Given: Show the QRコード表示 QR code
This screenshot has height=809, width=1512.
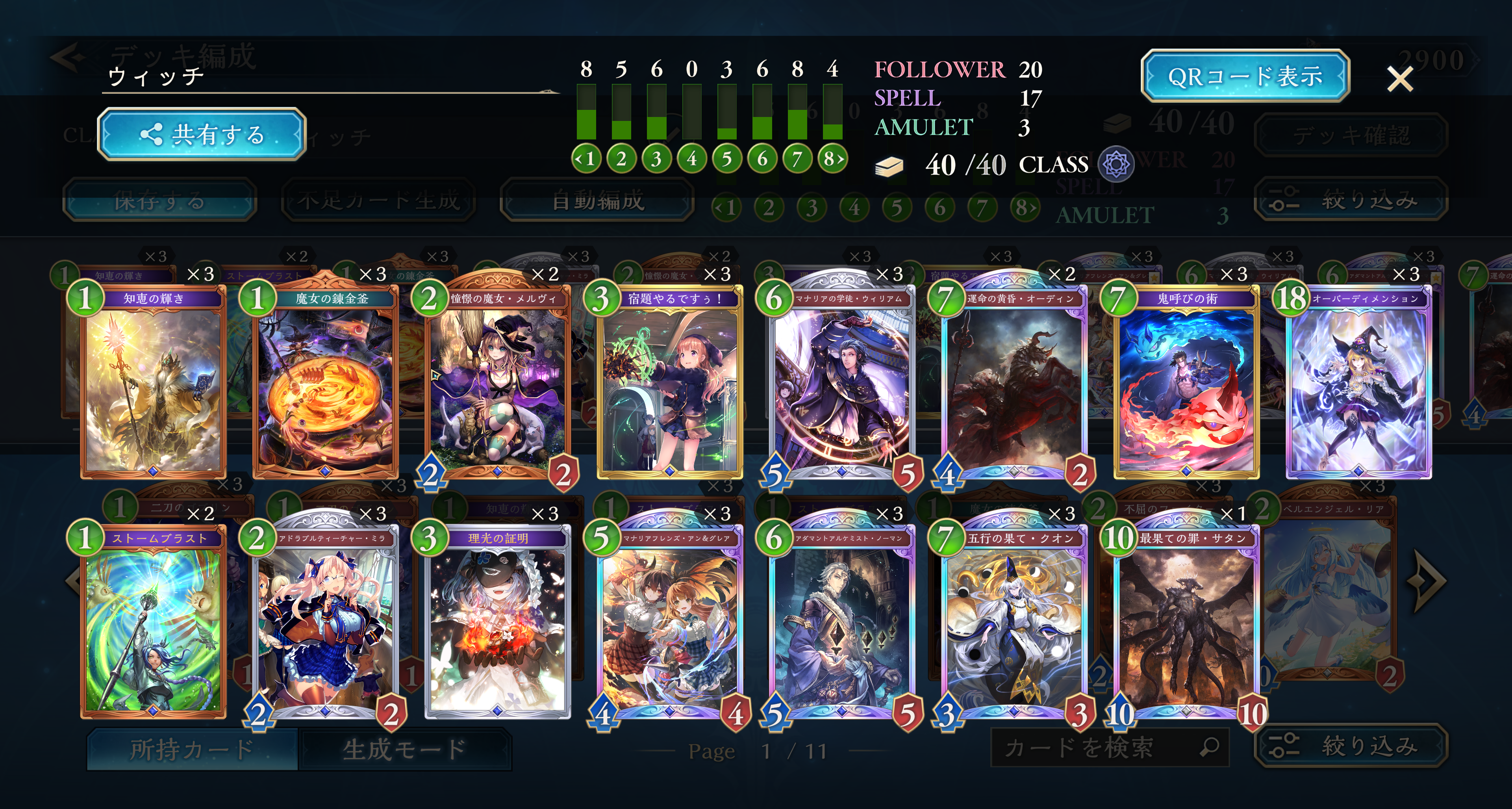Looking at the screenshot, I should 1244,76.
